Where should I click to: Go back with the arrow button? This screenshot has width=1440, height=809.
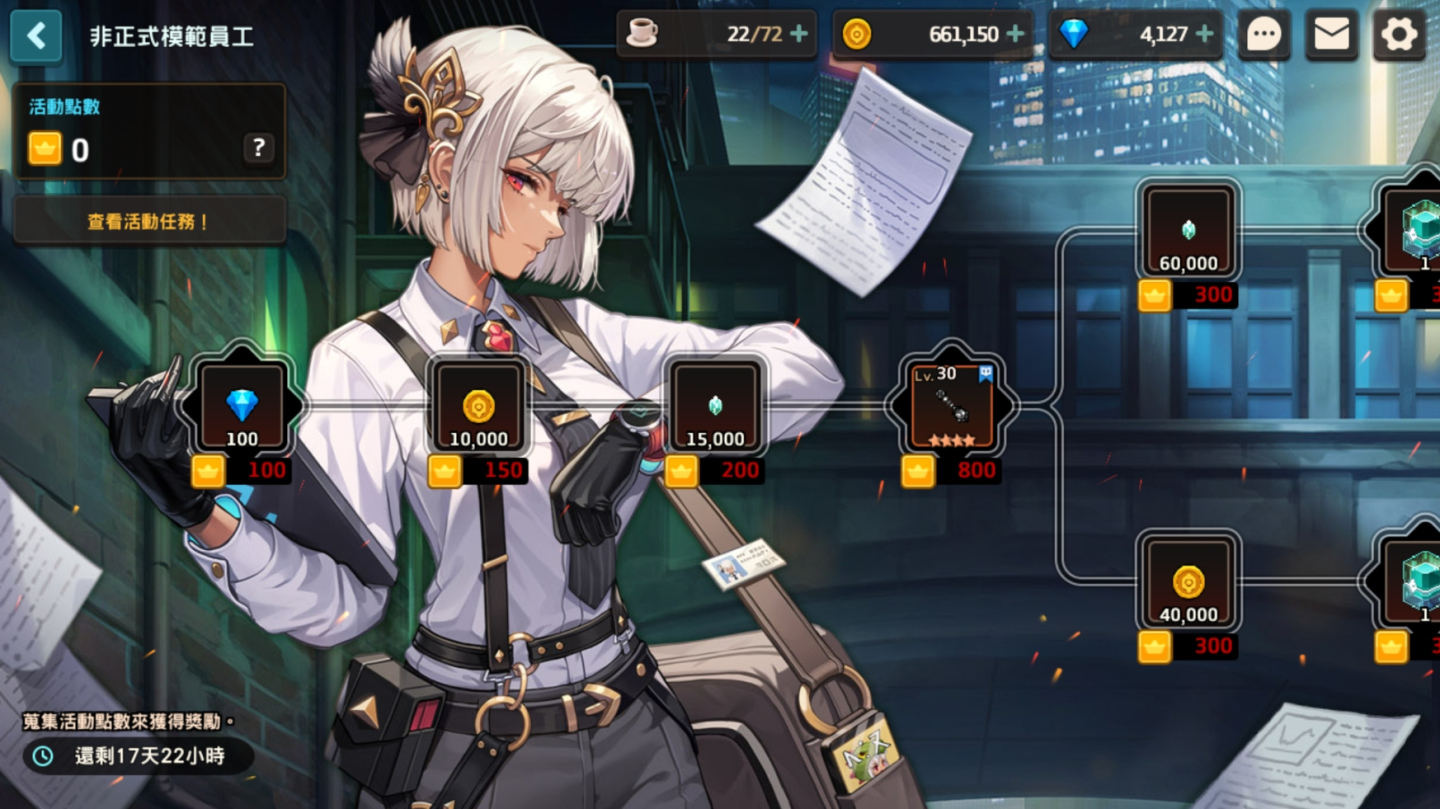pyautogui.click(x=36, y=36)
